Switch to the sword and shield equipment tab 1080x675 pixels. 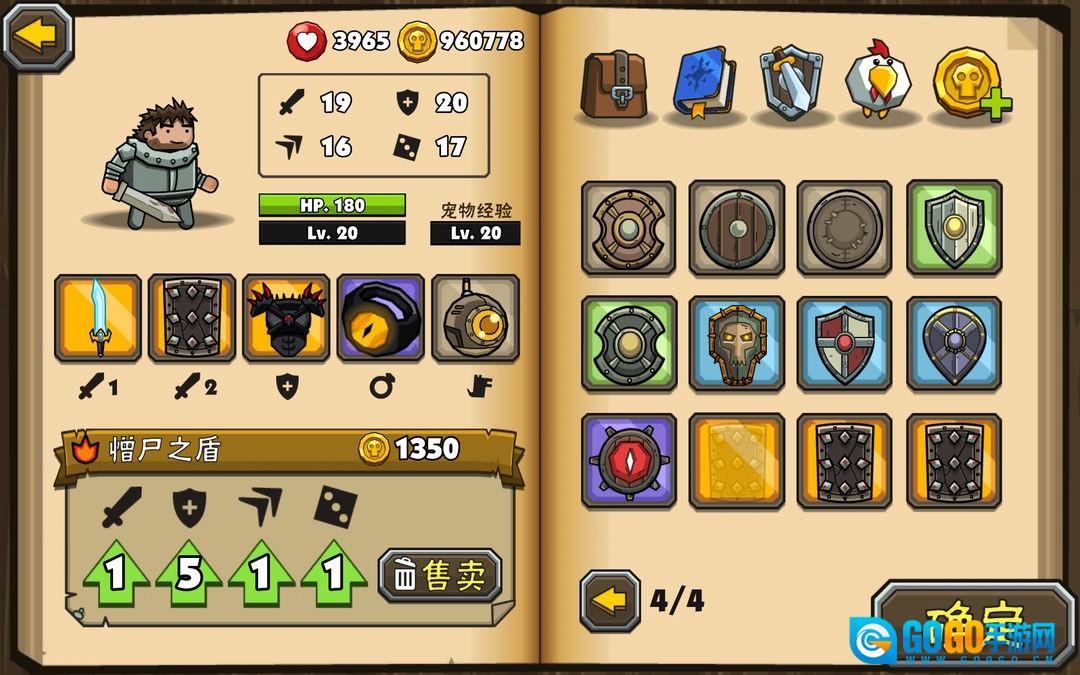[791, 83]
